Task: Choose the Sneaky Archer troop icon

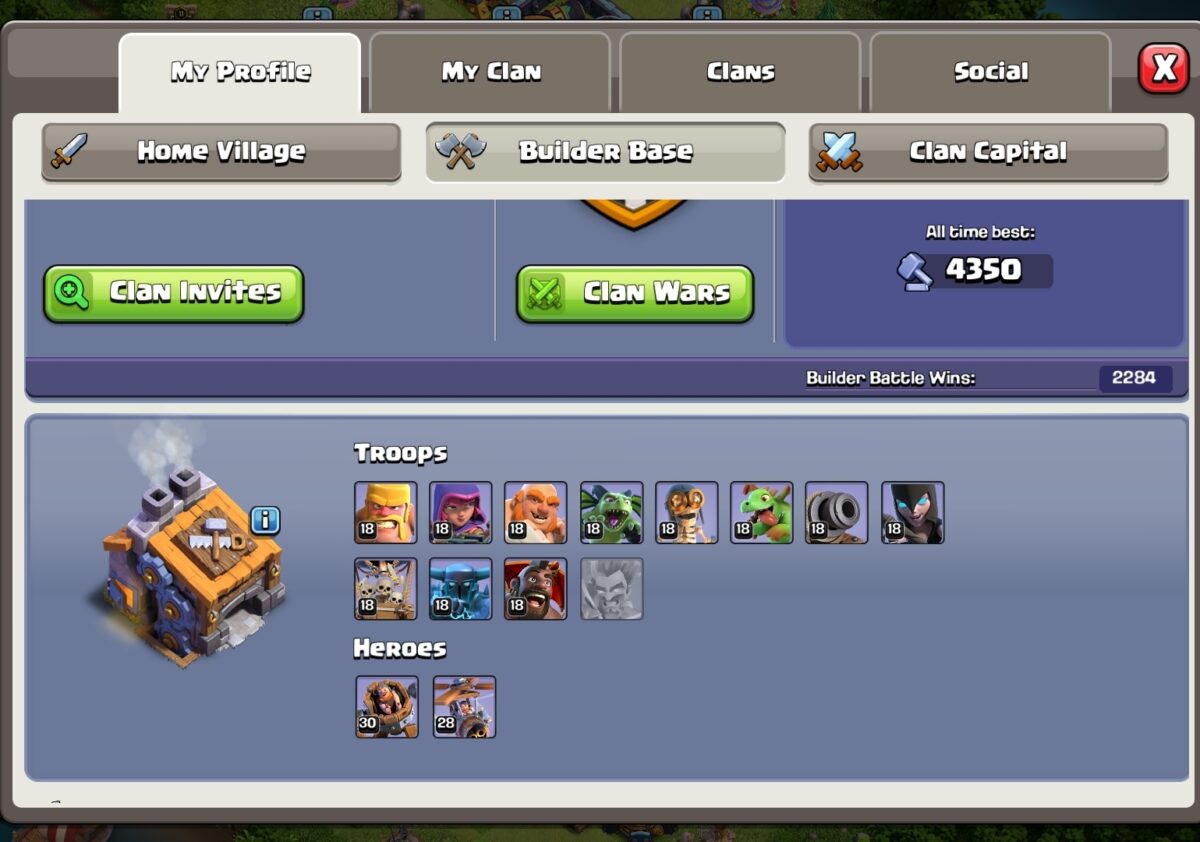Action: click(x=461, y=512)
